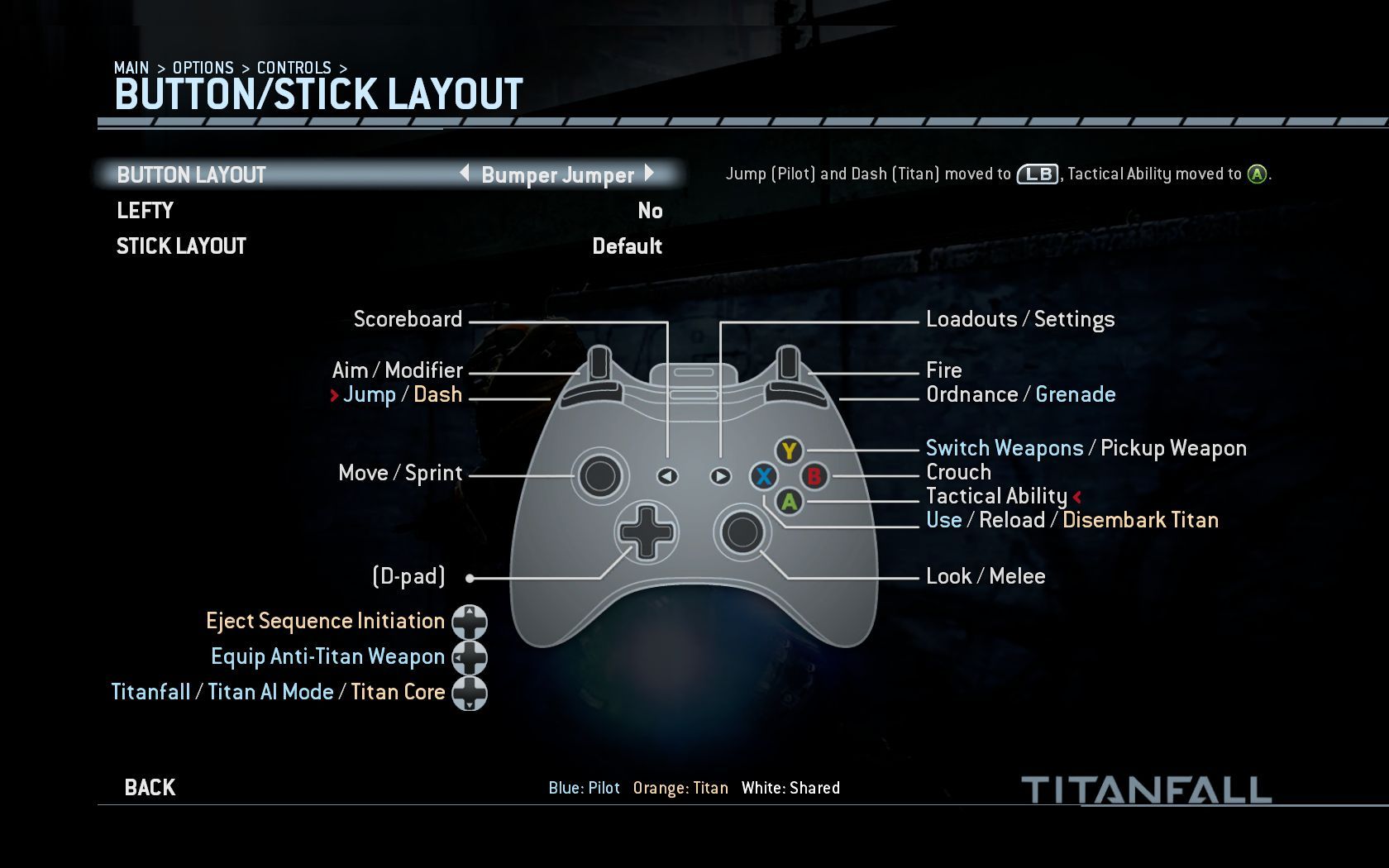Image resolution: width=1389 pixels, height=868 pixels.
Task: Toggle the LEFTY setting from No
Action: pos(651,211)
